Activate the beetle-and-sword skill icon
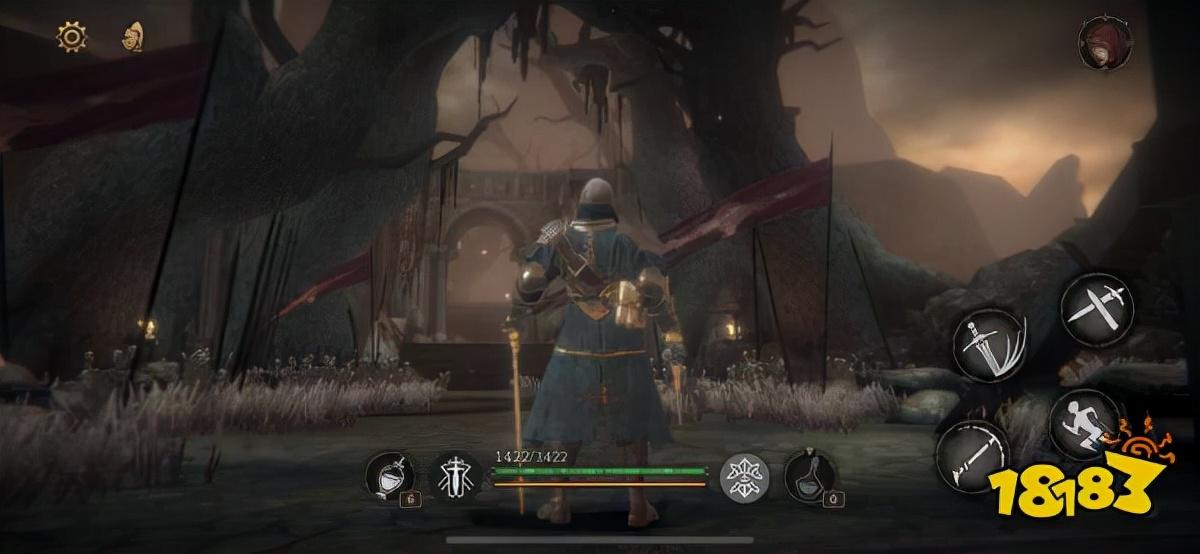The image size is (1200, 554). click(453, 474)
